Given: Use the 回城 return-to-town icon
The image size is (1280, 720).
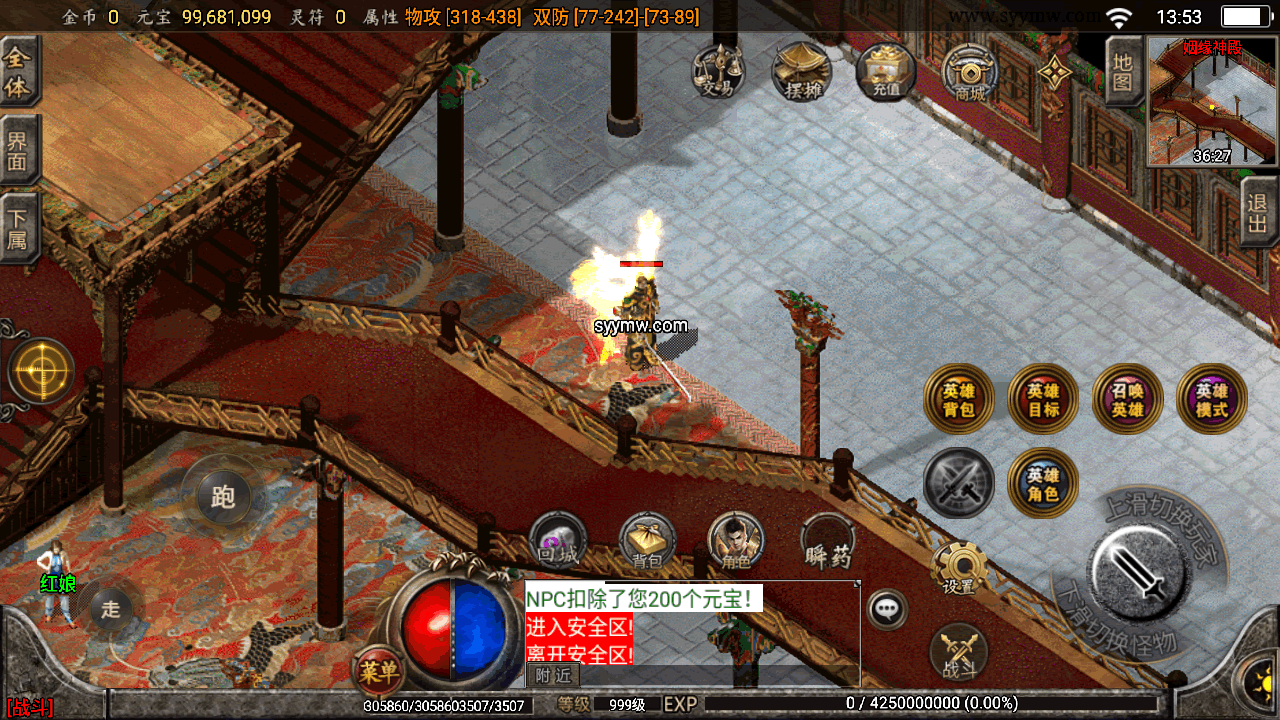Looking at the screenshot, I should (557, 541).
